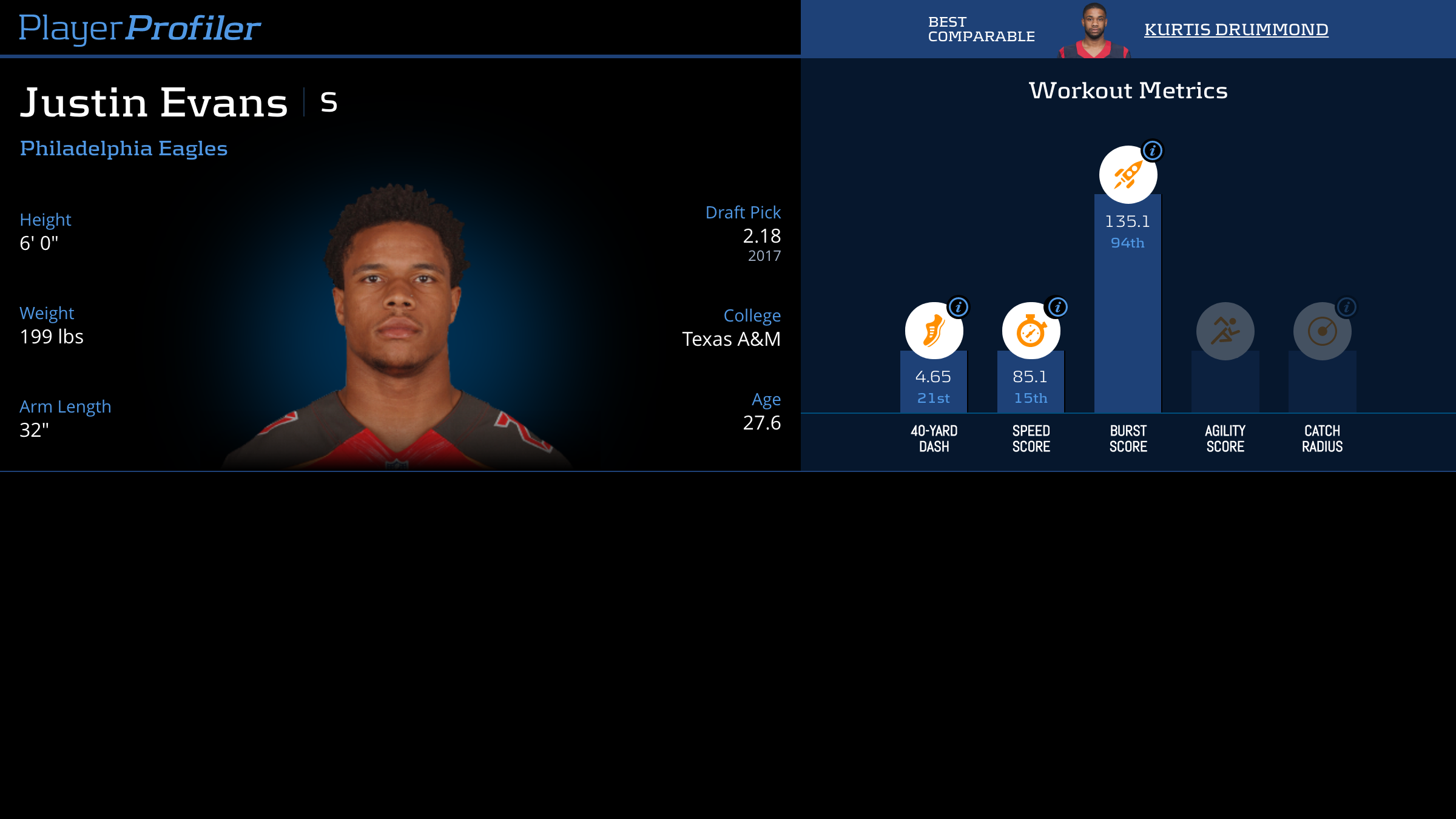
Task: Click Kurtis Drummond's headshot thumbnail
Action: point(1094,30)
